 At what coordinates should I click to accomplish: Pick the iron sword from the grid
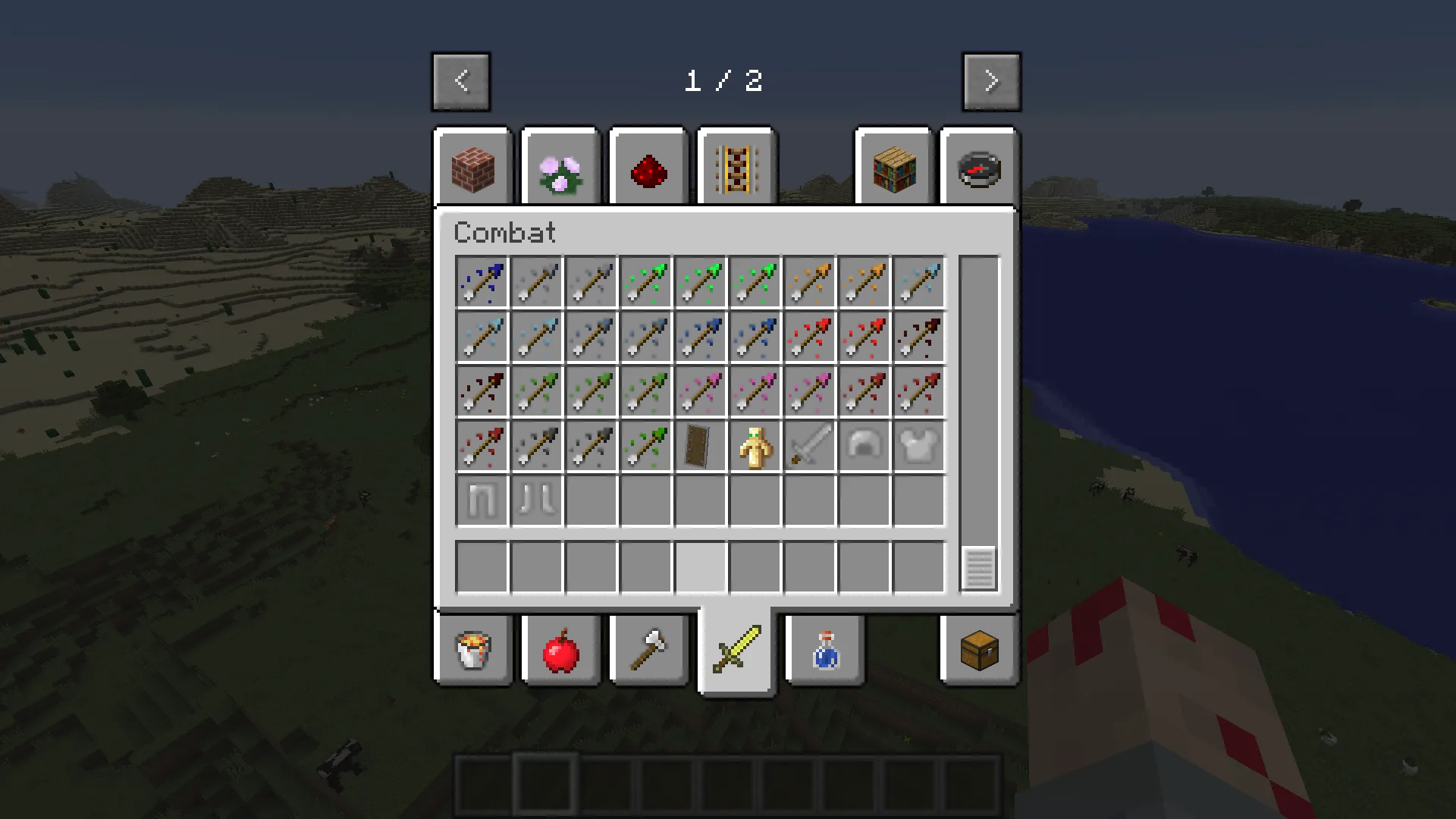coord(809,446)
